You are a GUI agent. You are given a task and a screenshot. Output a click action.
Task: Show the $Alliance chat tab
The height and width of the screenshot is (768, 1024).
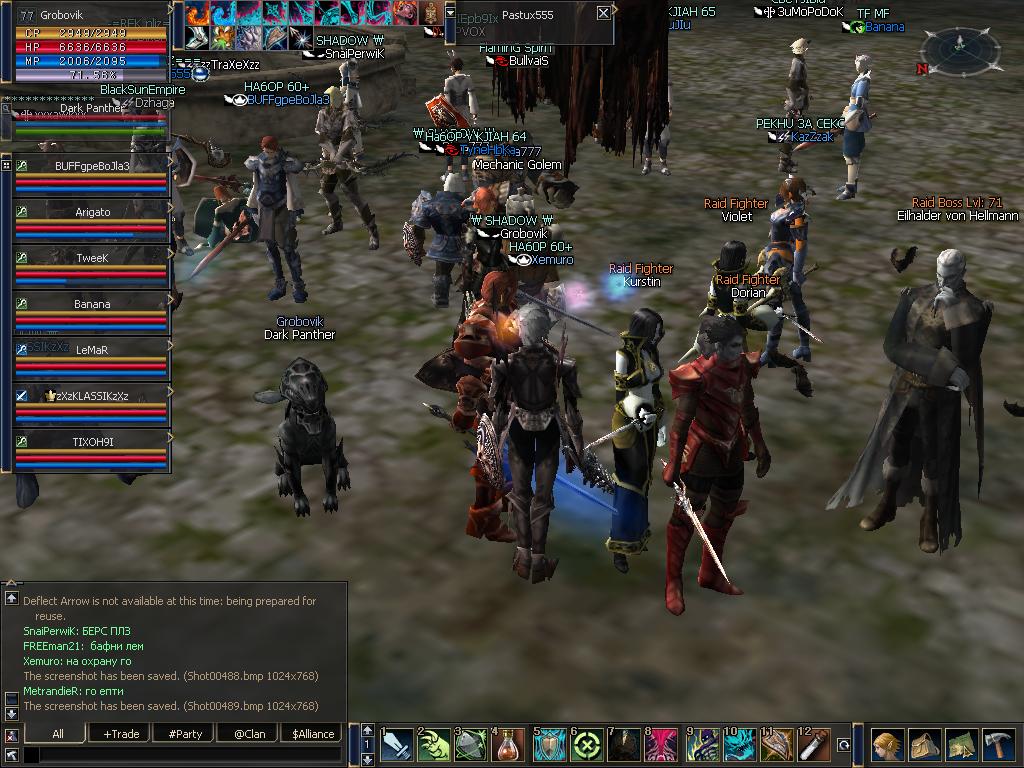point(313,734)
